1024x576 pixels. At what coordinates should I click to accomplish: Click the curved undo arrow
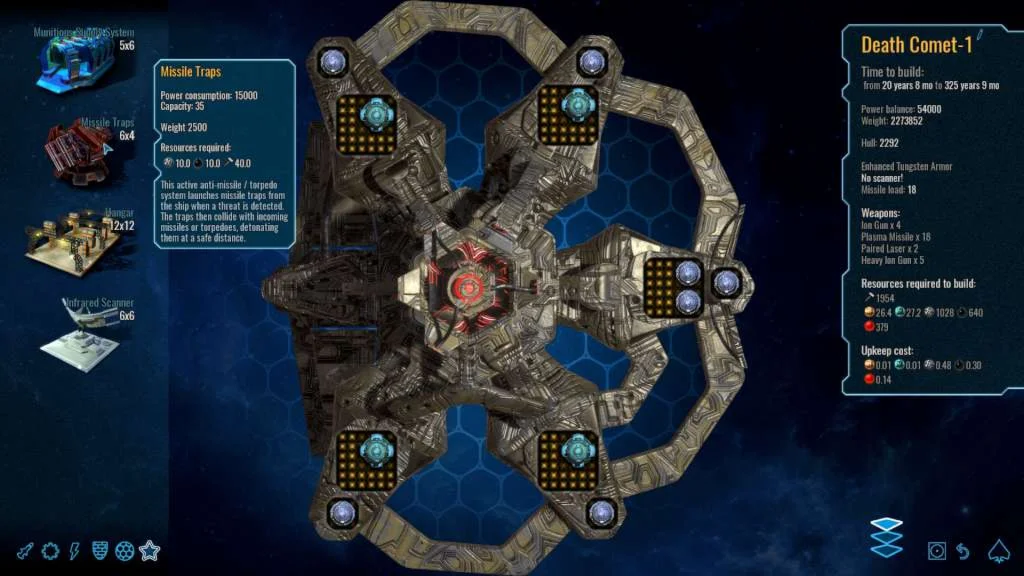point(963,551)
